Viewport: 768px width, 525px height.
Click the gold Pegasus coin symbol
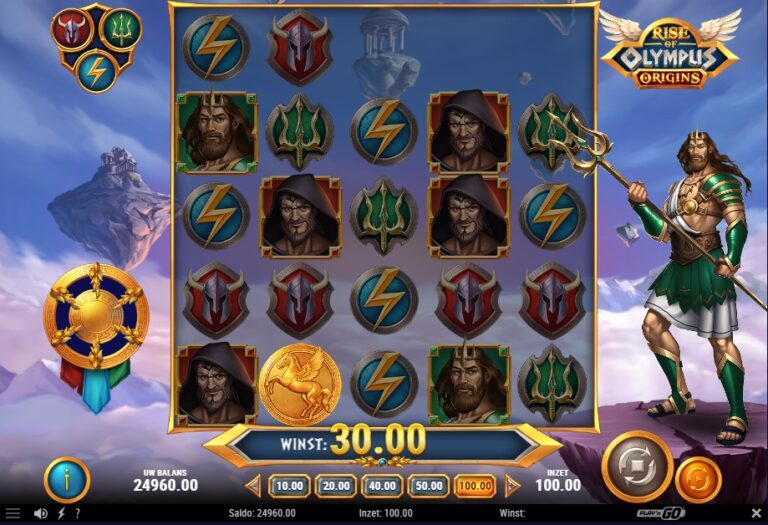(300, 385)
